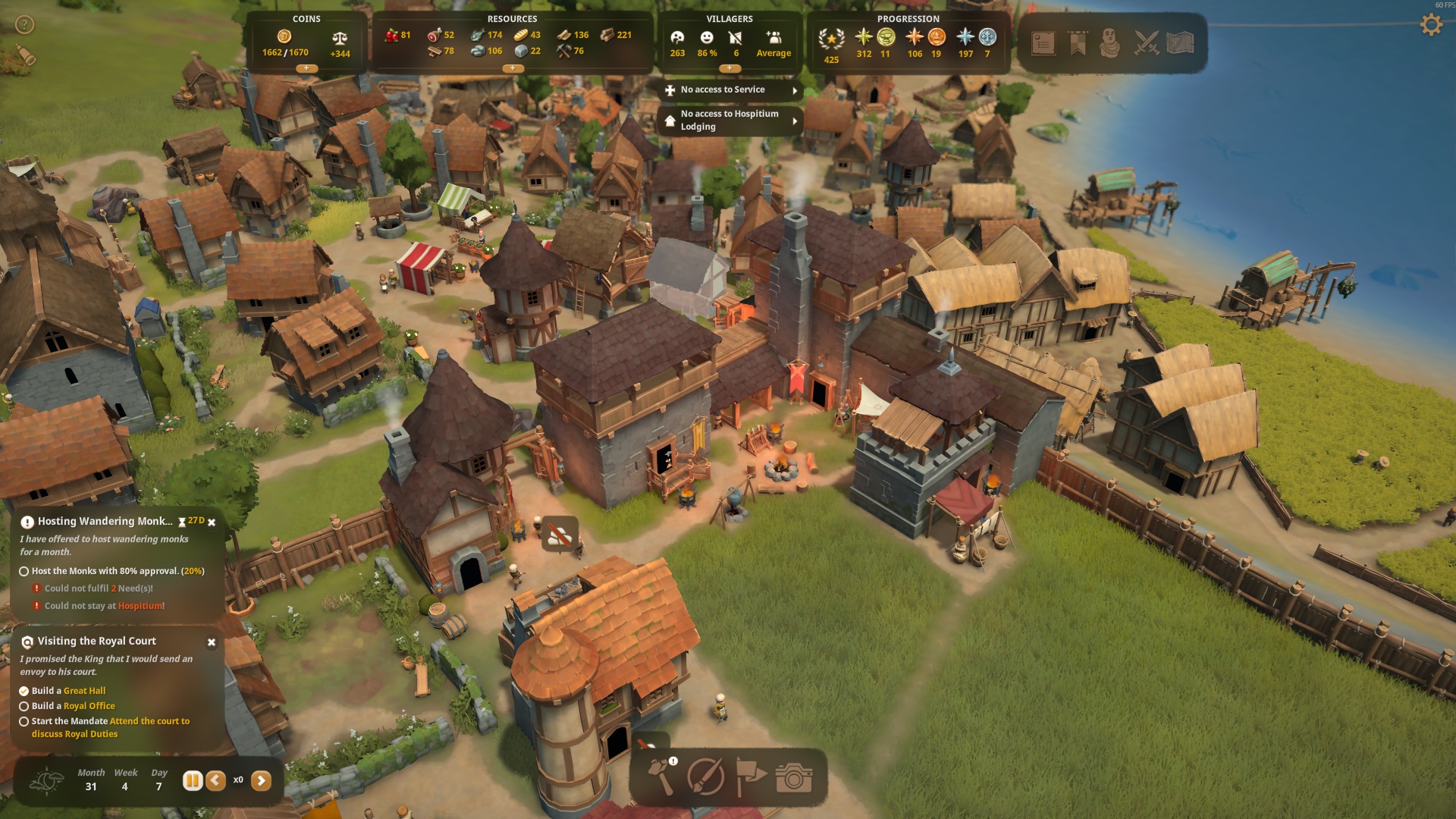Screen dimensions: 1456x819
Task: Open the crossed swords military menu
Action: pos(1146,42)
